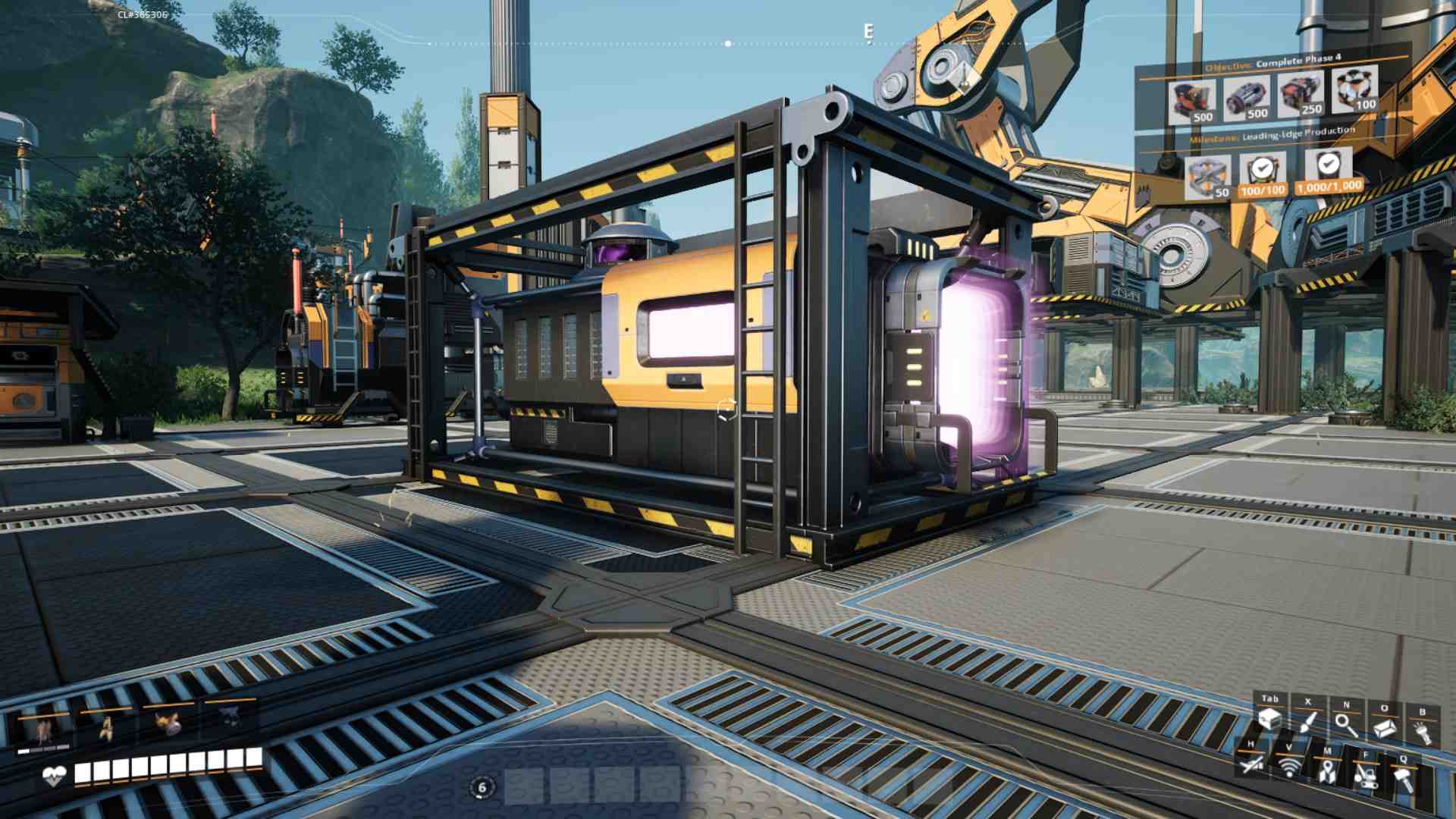Open inventory via the crate icon
The height and width of the screenshot is (819, 1456).
point(1269,720)
